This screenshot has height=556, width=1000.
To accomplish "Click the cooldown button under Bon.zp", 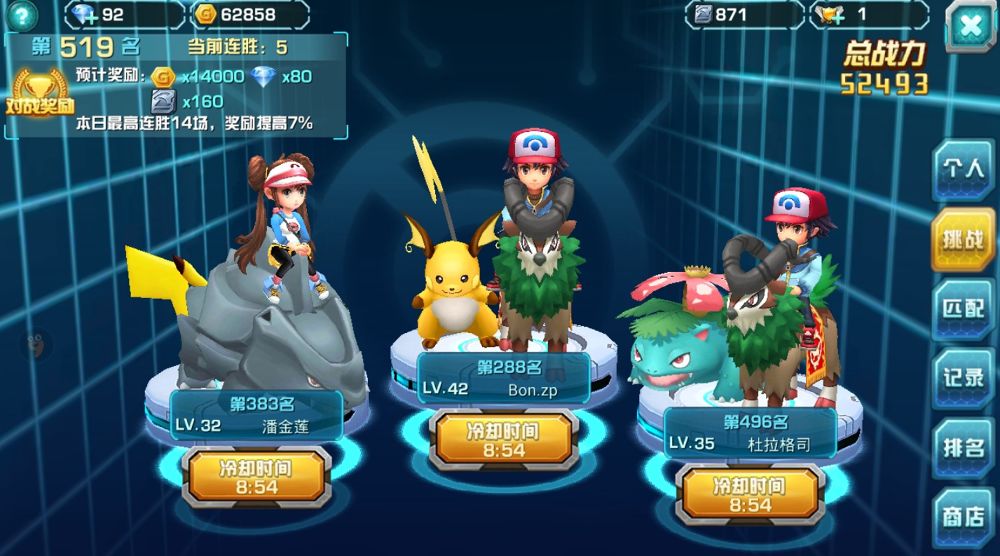I will [503, 440].
